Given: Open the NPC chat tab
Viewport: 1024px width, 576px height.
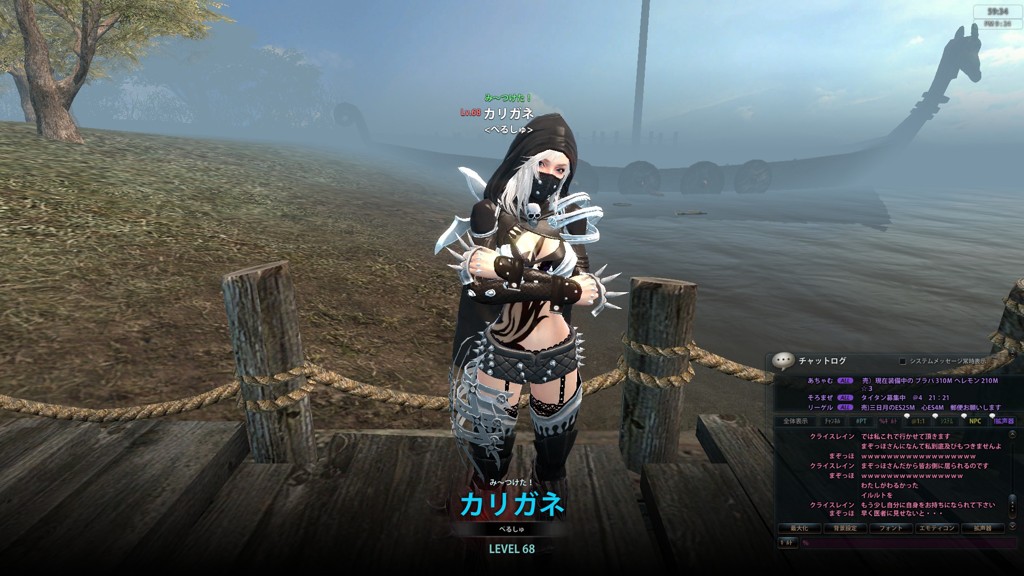Looking at the screenshot, I should pos(975,421).
